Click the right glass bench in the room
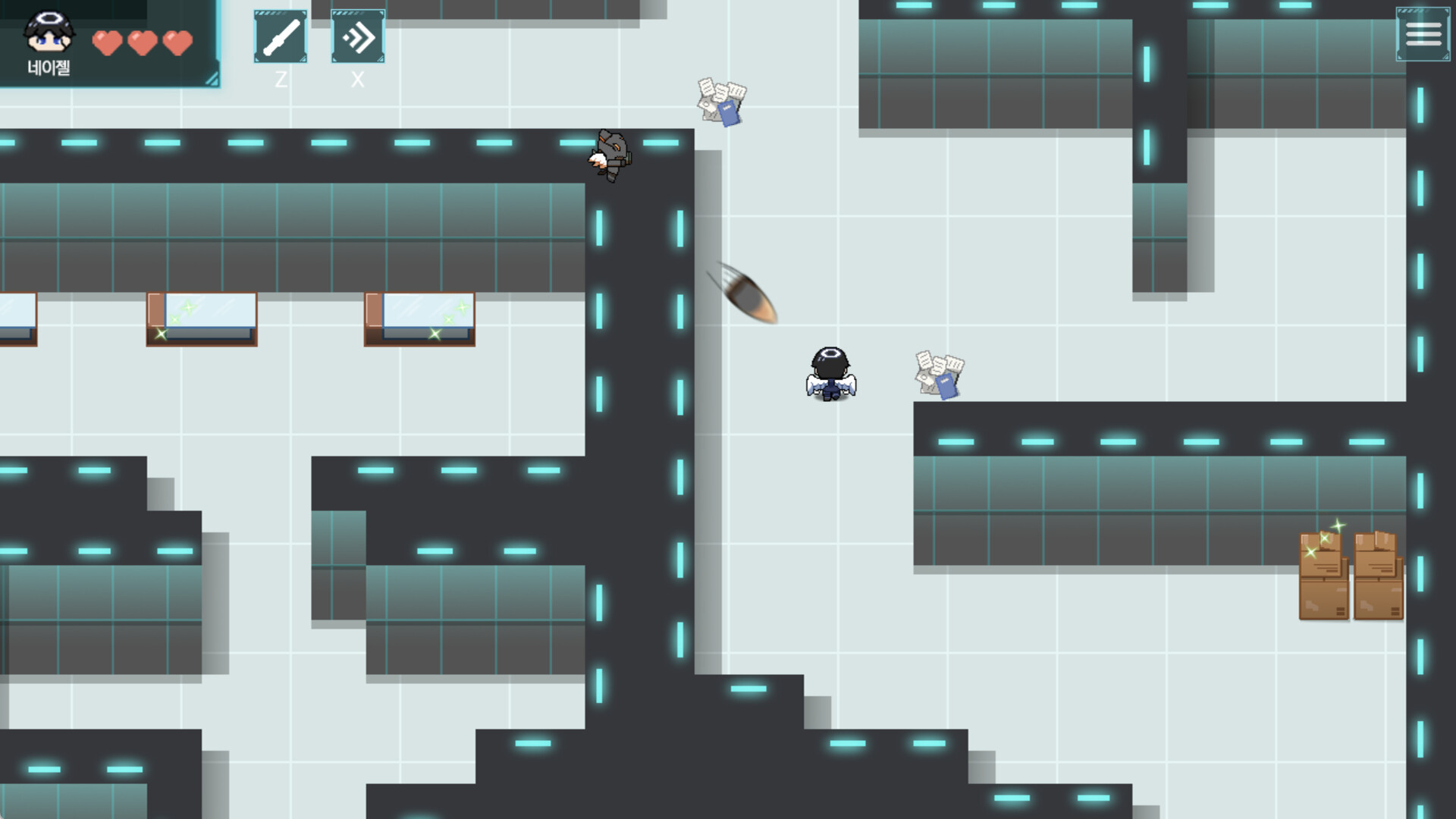The height and width of the screenshot is (819, 1456). point(419,318)
